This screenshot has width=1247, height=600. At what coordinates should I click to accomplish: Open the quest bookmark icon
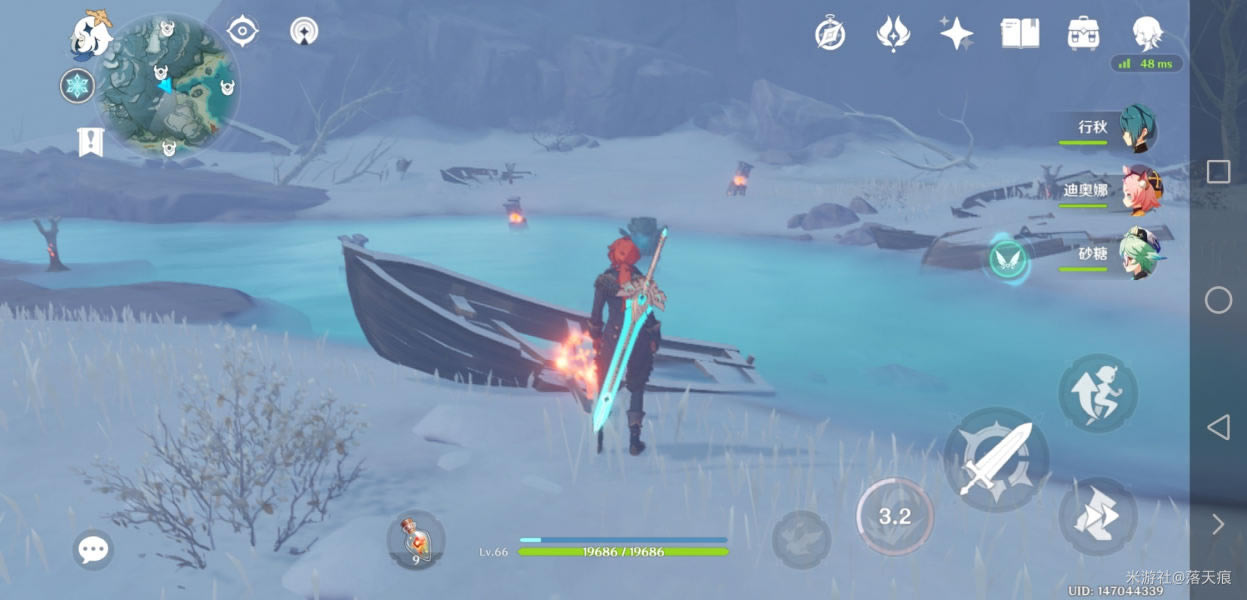(90, 142)
